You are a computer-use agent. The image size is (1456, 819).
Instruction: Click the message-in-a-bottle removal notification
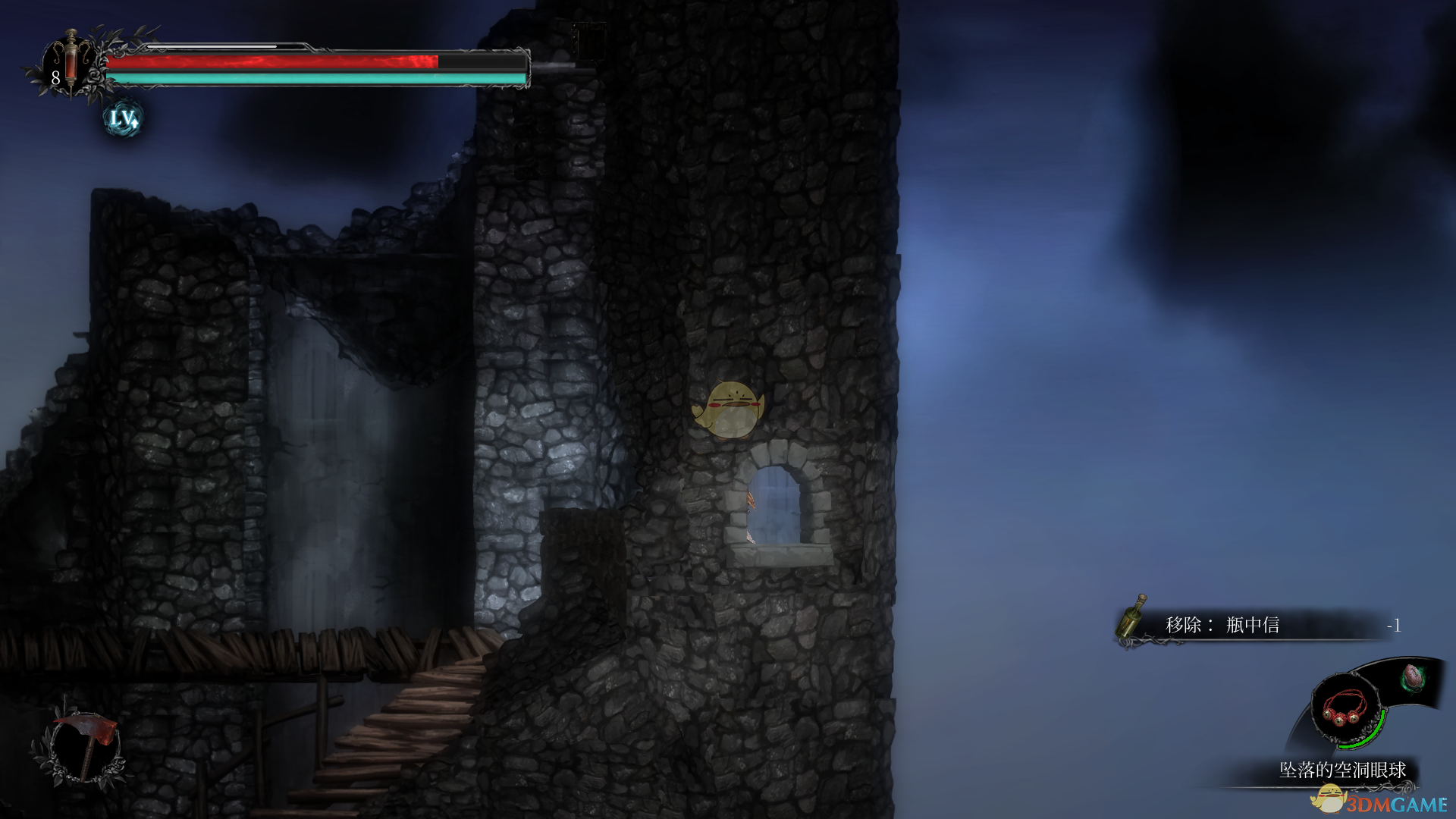1259,626
